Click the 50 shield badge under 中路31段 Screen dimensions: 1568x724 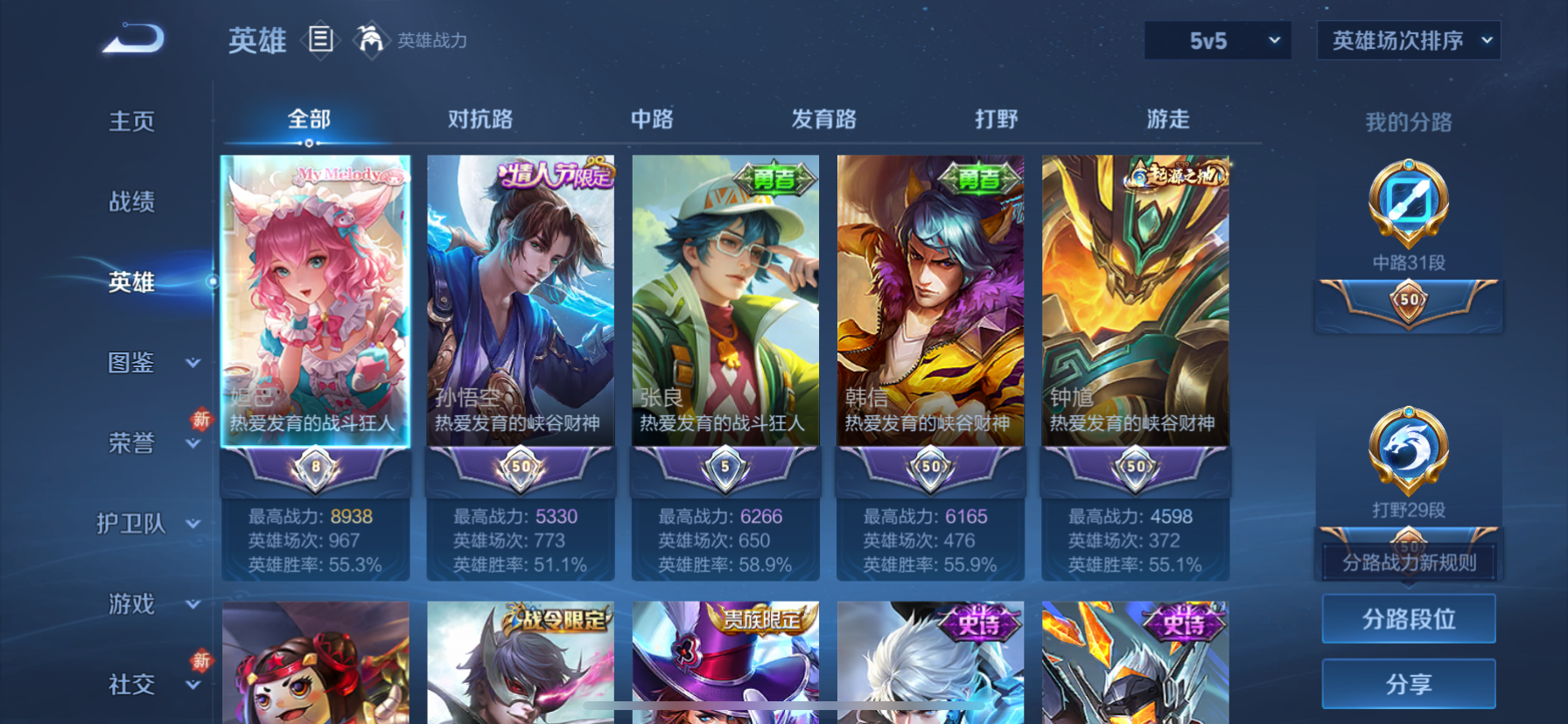[x=1408, y=302]
